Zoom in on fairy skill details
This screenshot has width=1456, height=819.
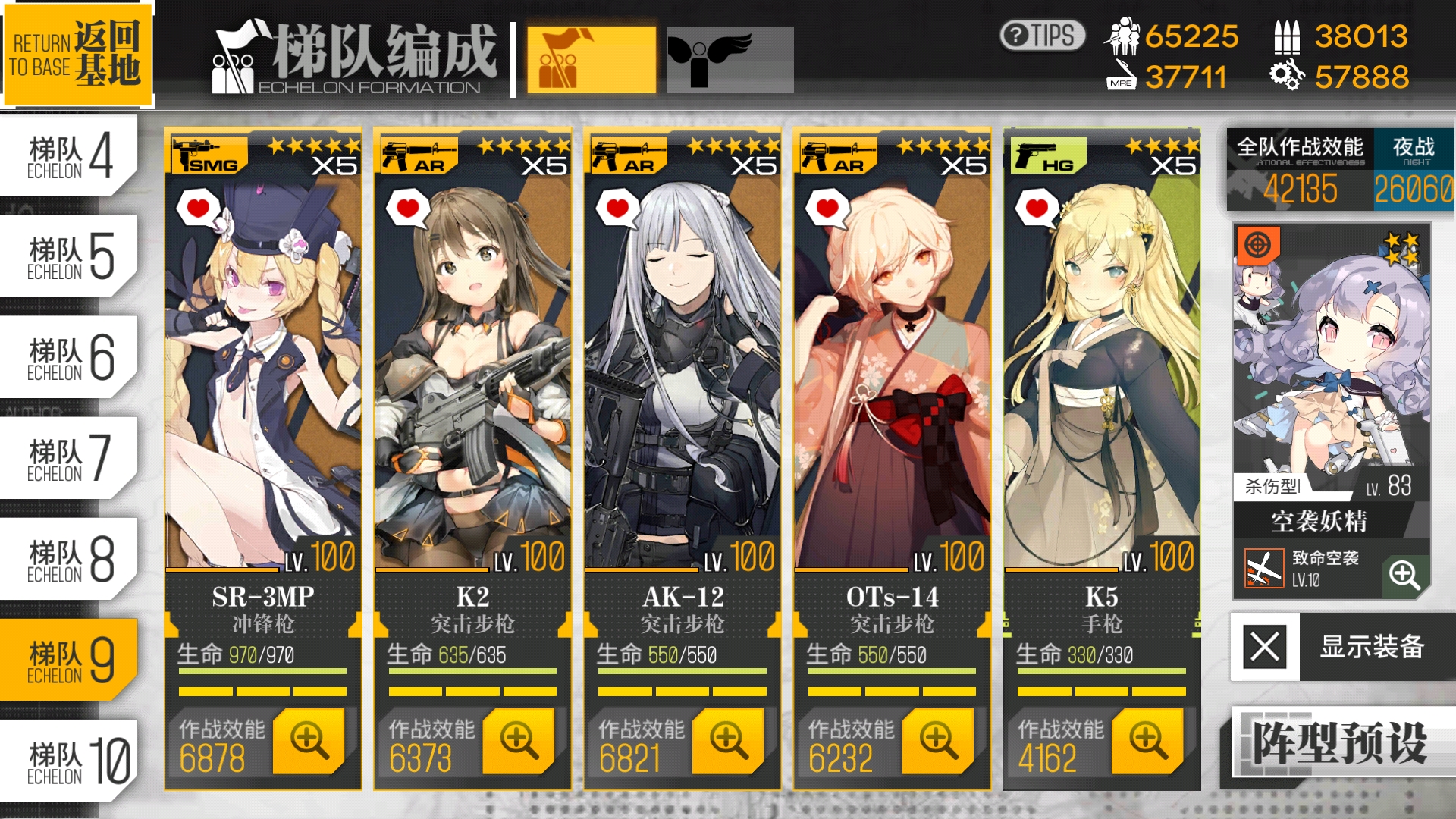(1404, 575)
